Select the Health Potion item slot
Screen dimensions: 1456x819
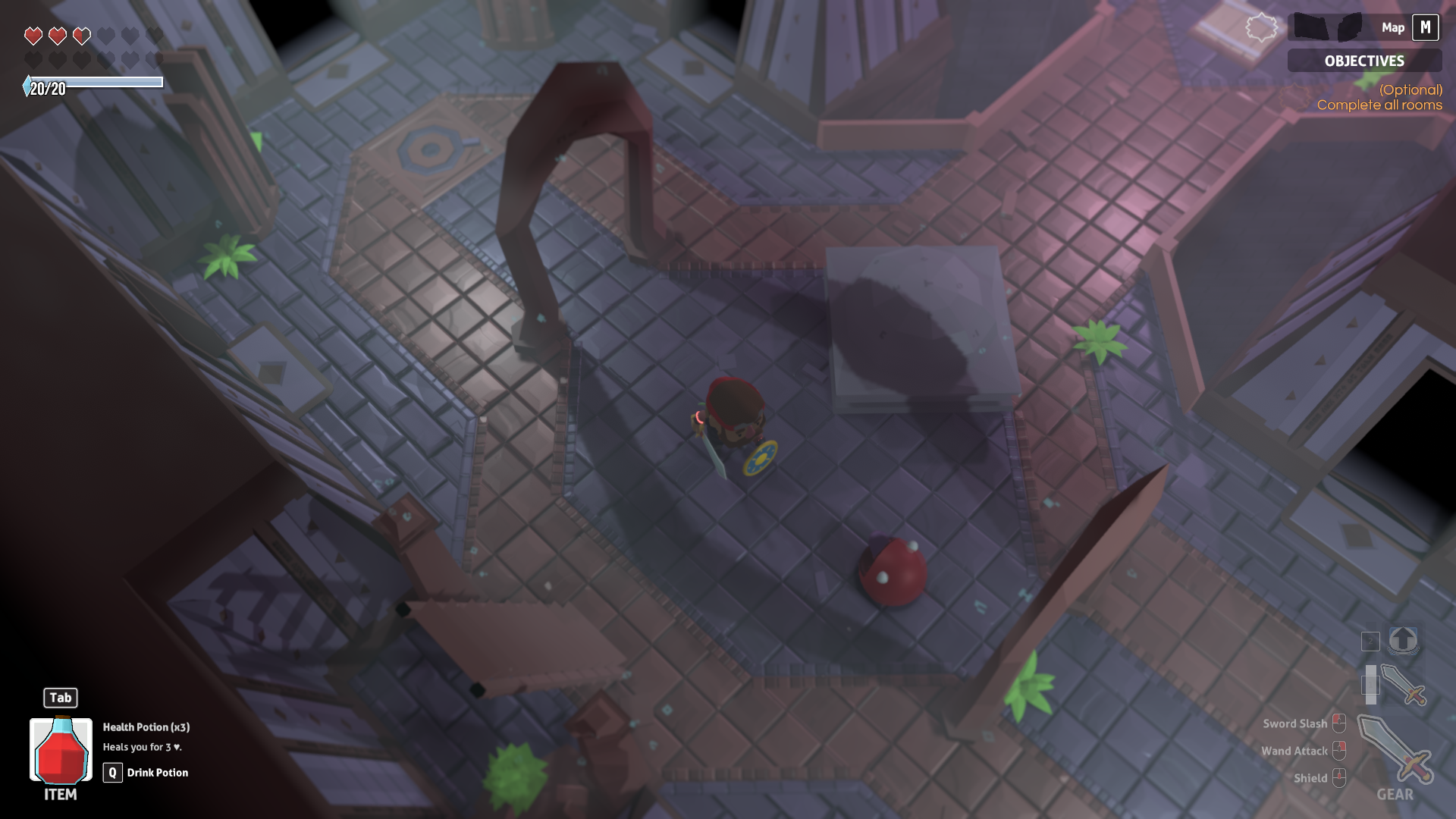tap(61, 750)
